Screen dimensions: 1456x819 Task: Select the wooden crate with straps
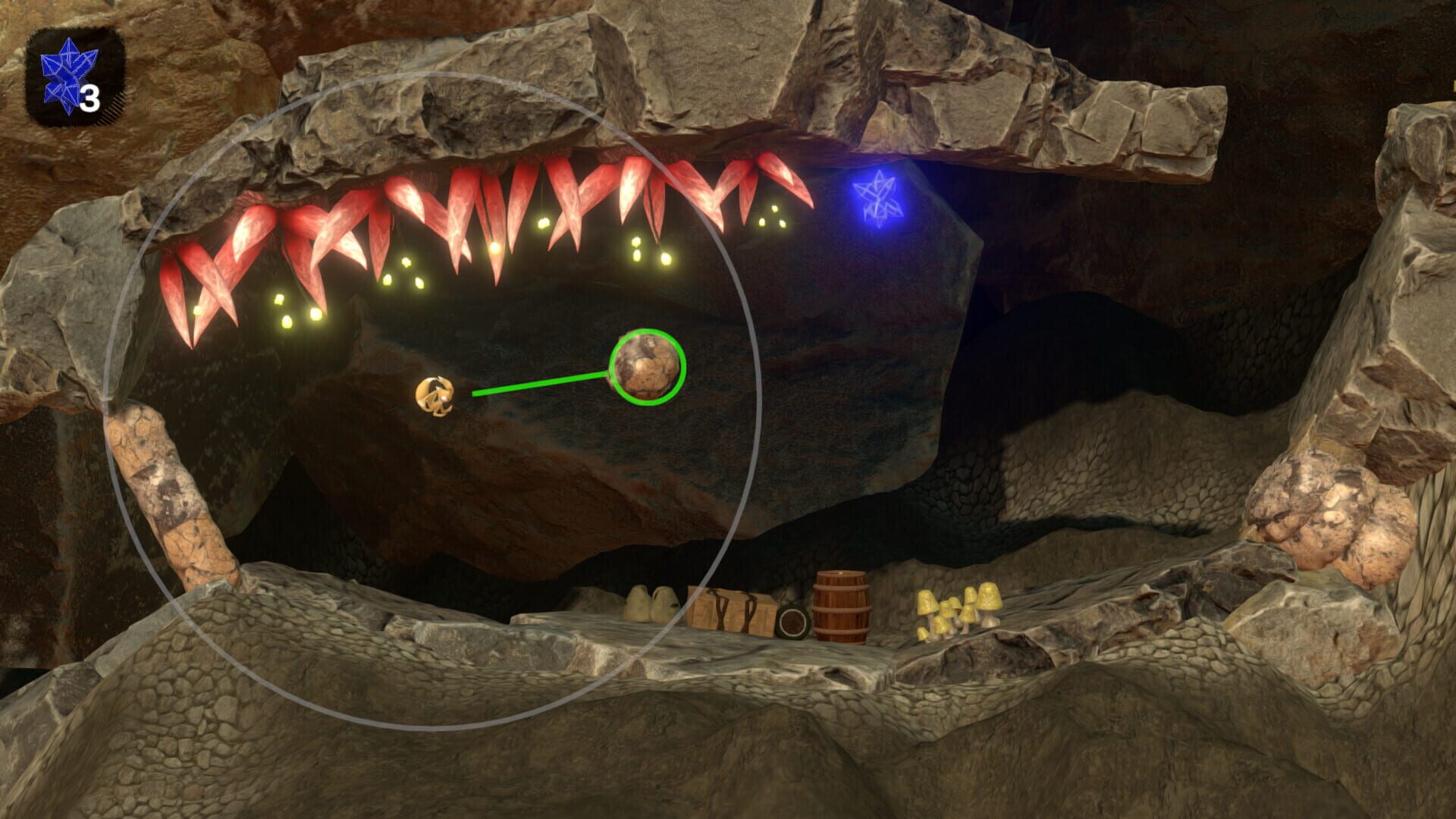coord(732,610)
